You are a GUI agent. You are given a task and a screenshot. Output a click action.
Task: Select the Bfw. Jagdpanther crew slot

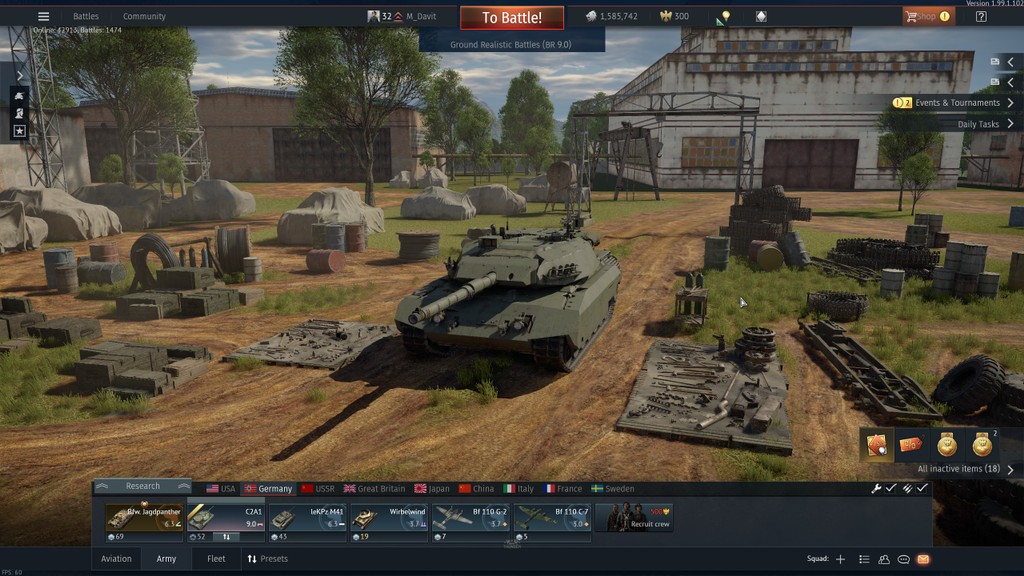(144, 517)
